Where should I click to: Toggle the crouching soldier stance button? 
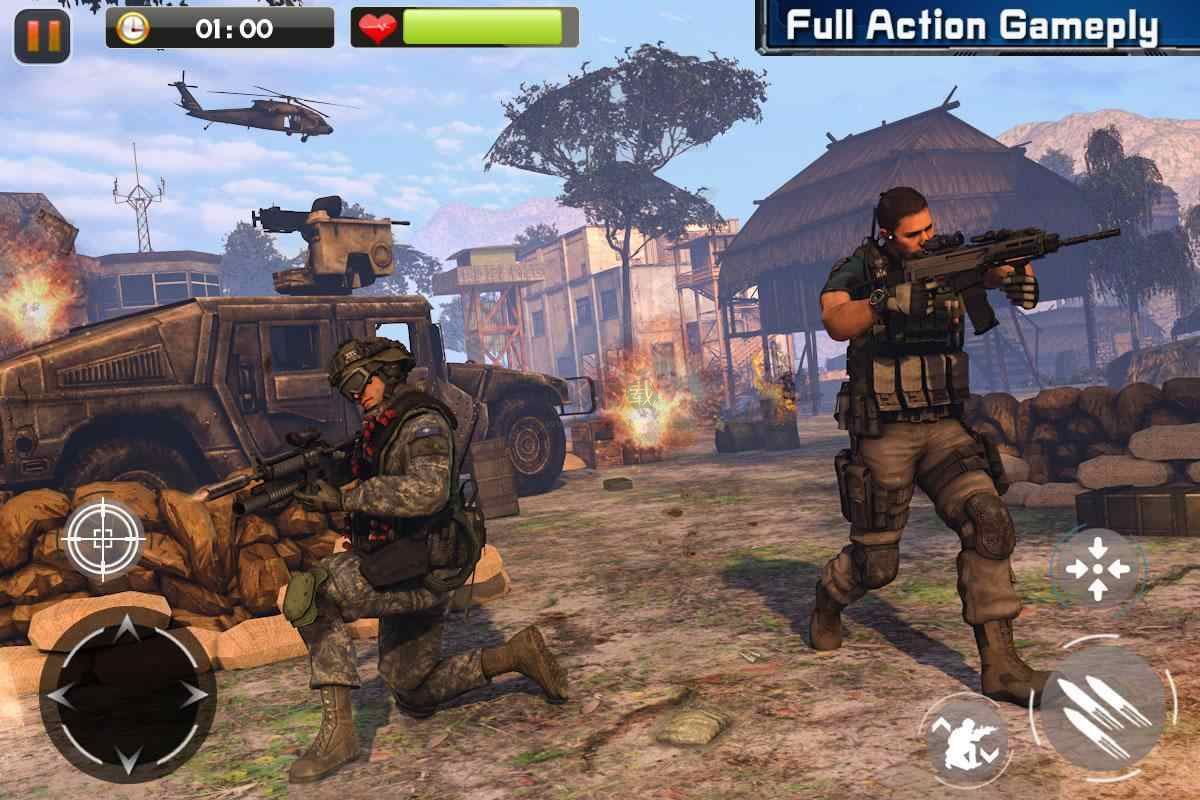965,740
